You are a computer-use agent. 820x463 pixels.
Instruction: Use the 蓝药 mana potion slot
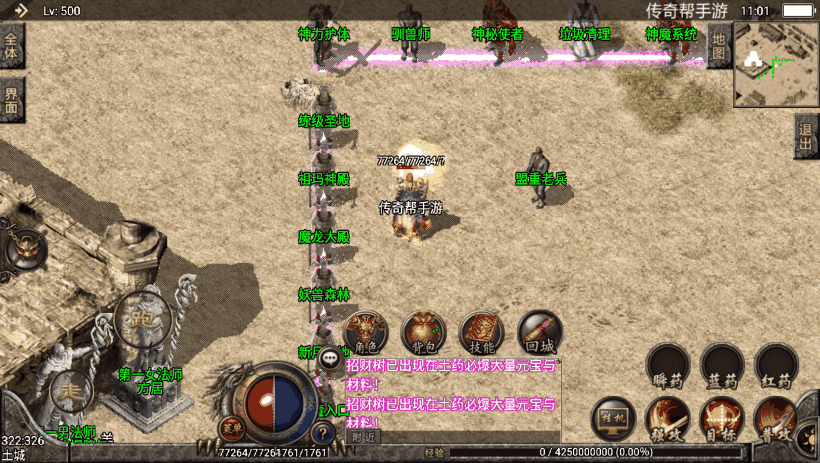[x=722, y=366]
